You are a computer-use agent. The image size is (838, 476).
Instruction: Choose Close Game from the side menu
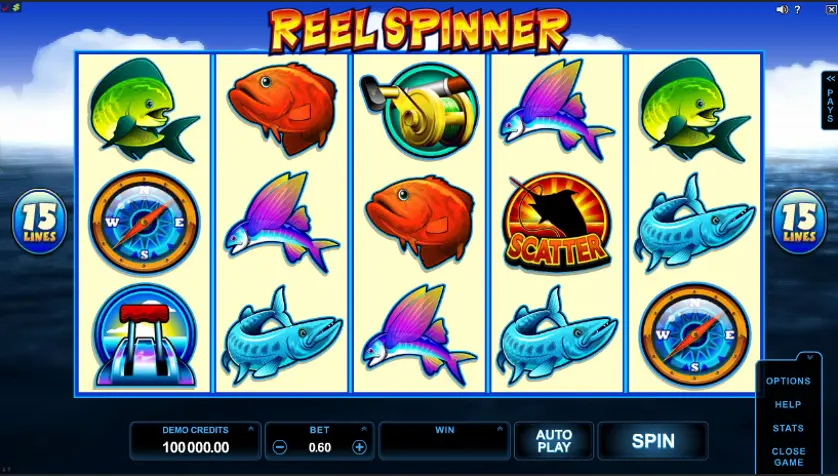tap(788, 457)
